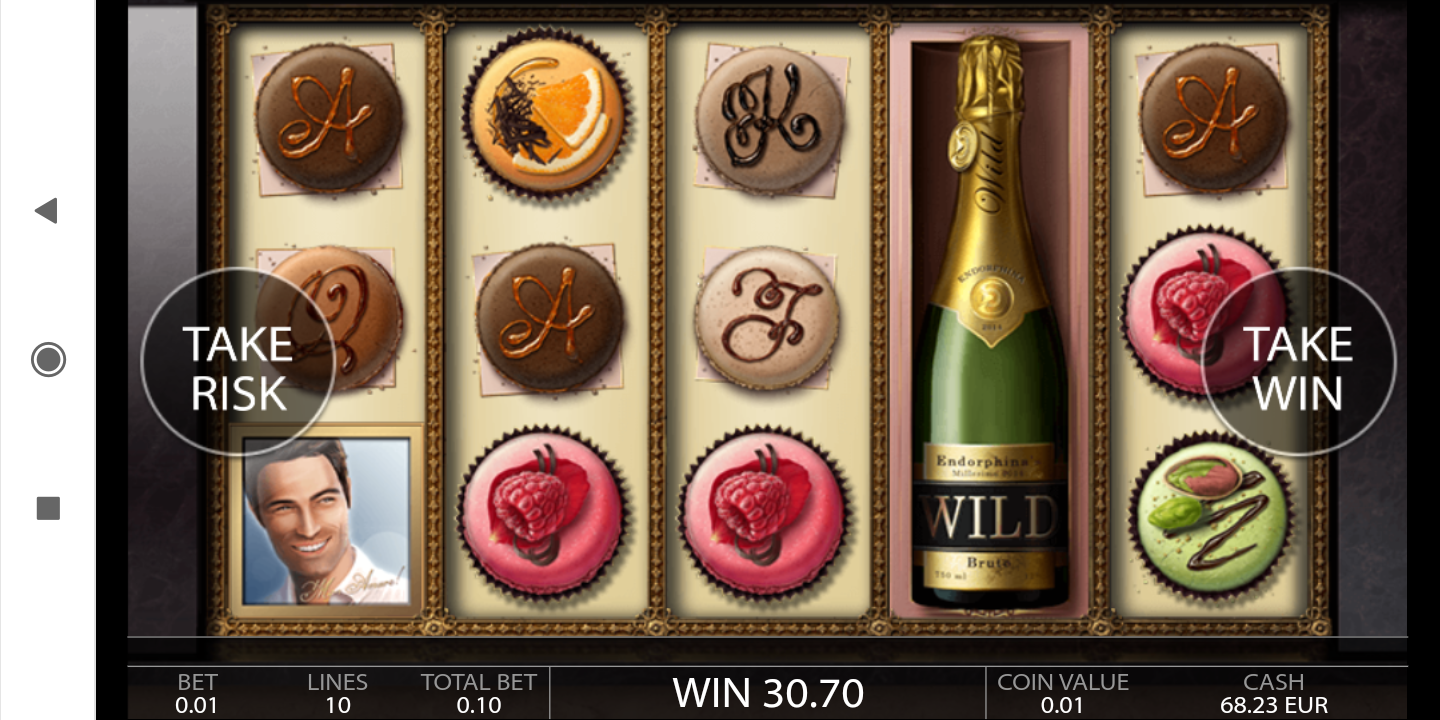Select the Bet amount panel
This screenshot has width=1440, height=720.
197,693
